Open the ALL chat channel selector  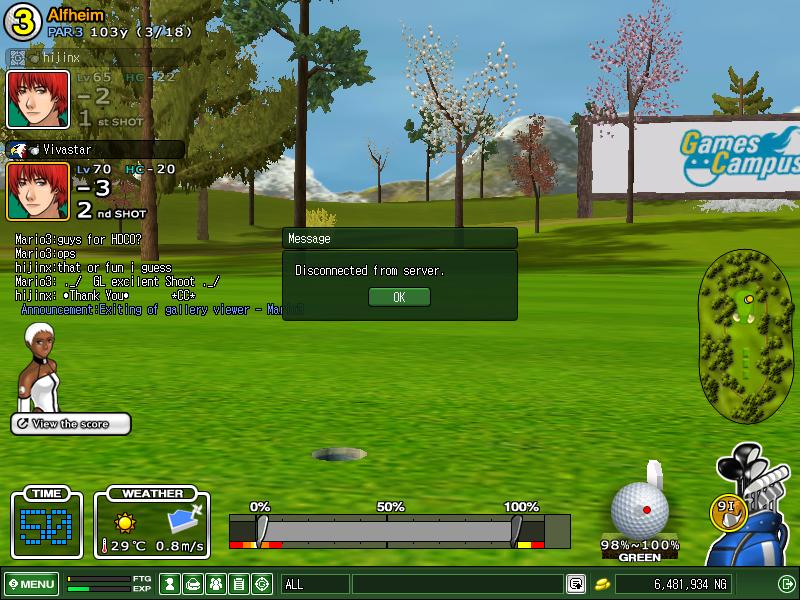click(316, 584)
